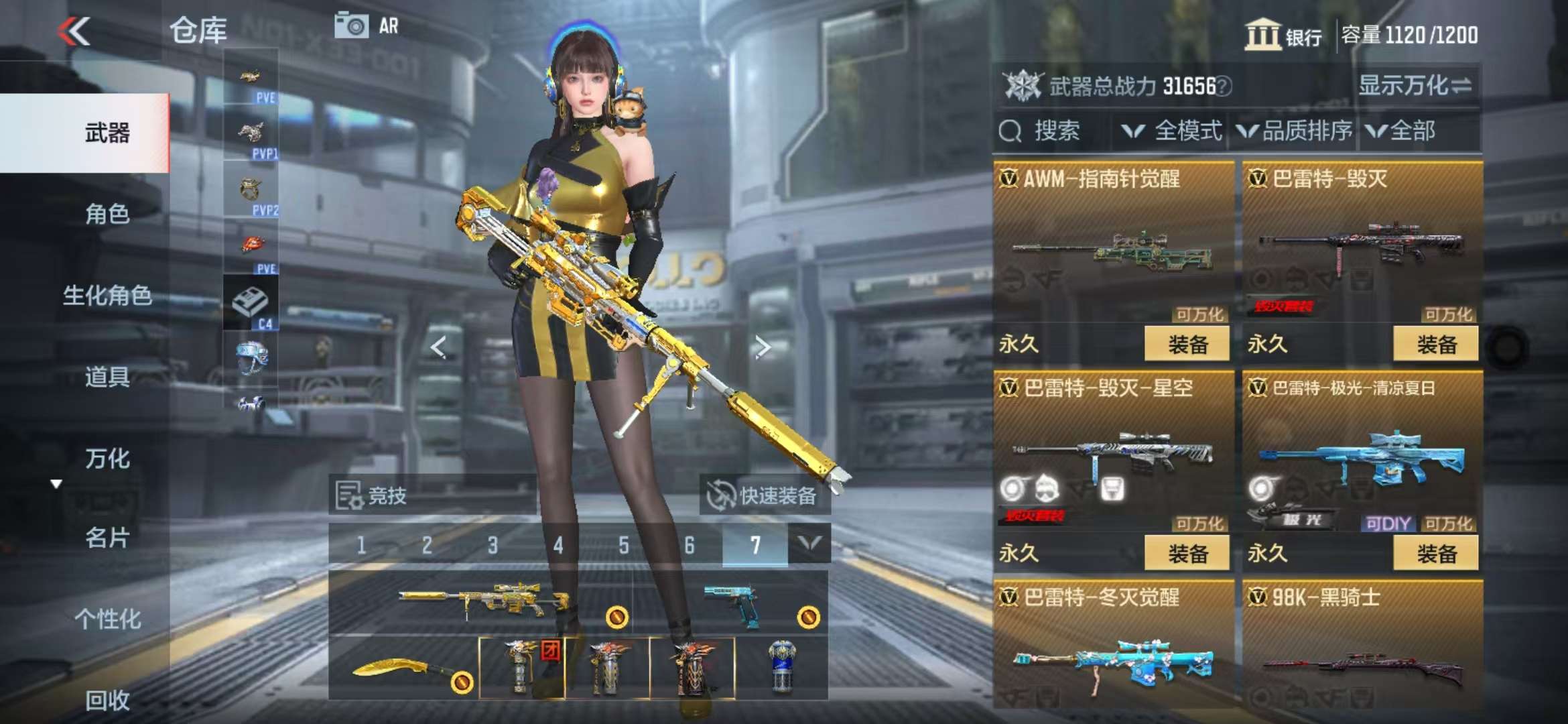Select the golden kukri melee slot

[x=402, y=668]
